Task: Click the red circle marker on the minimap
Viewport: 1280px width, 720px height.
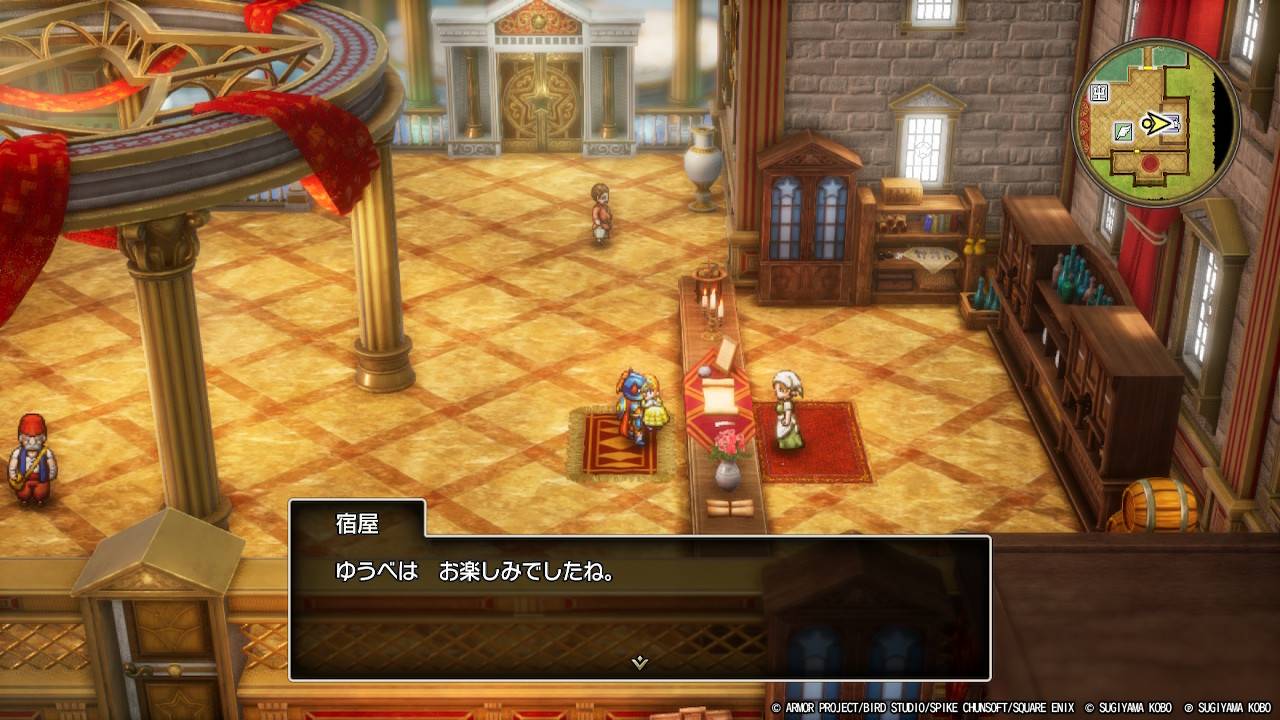Action: click(1150, 163)
